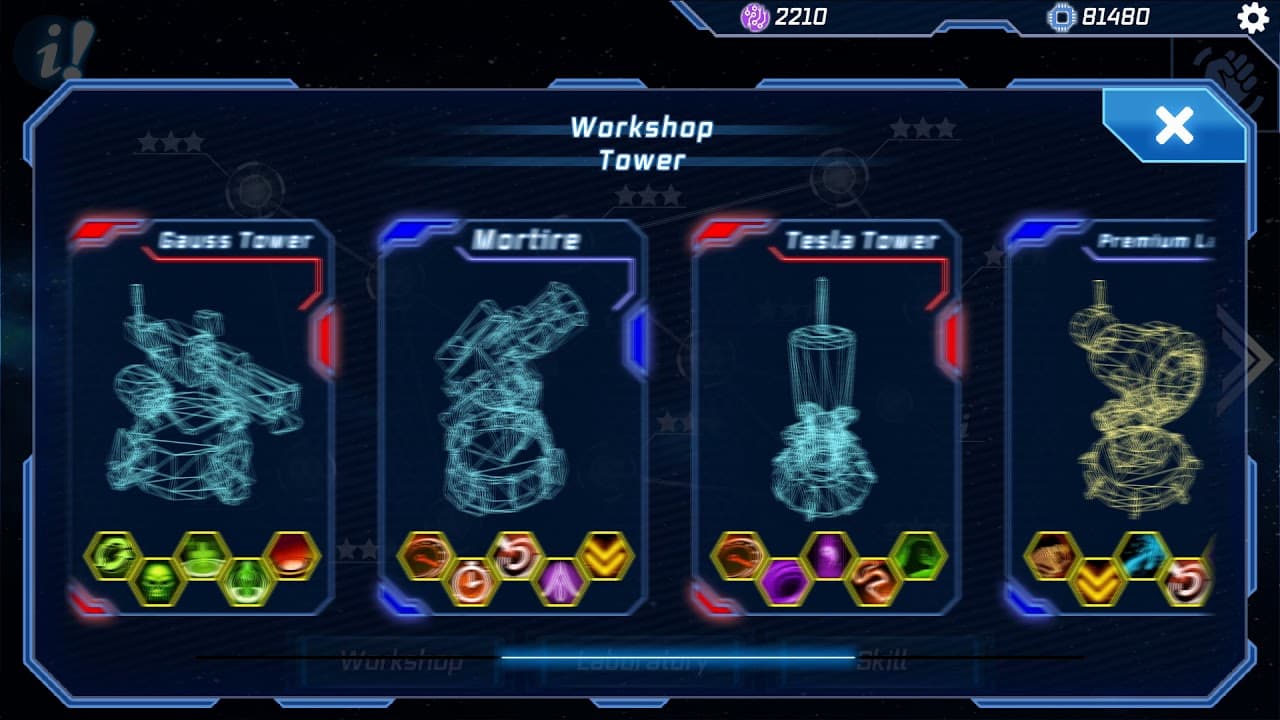Select the purple vortex ability under Tesla Tower
Image resolution: width=1280 pixels, height=720 pixels.
coord(783,583)
